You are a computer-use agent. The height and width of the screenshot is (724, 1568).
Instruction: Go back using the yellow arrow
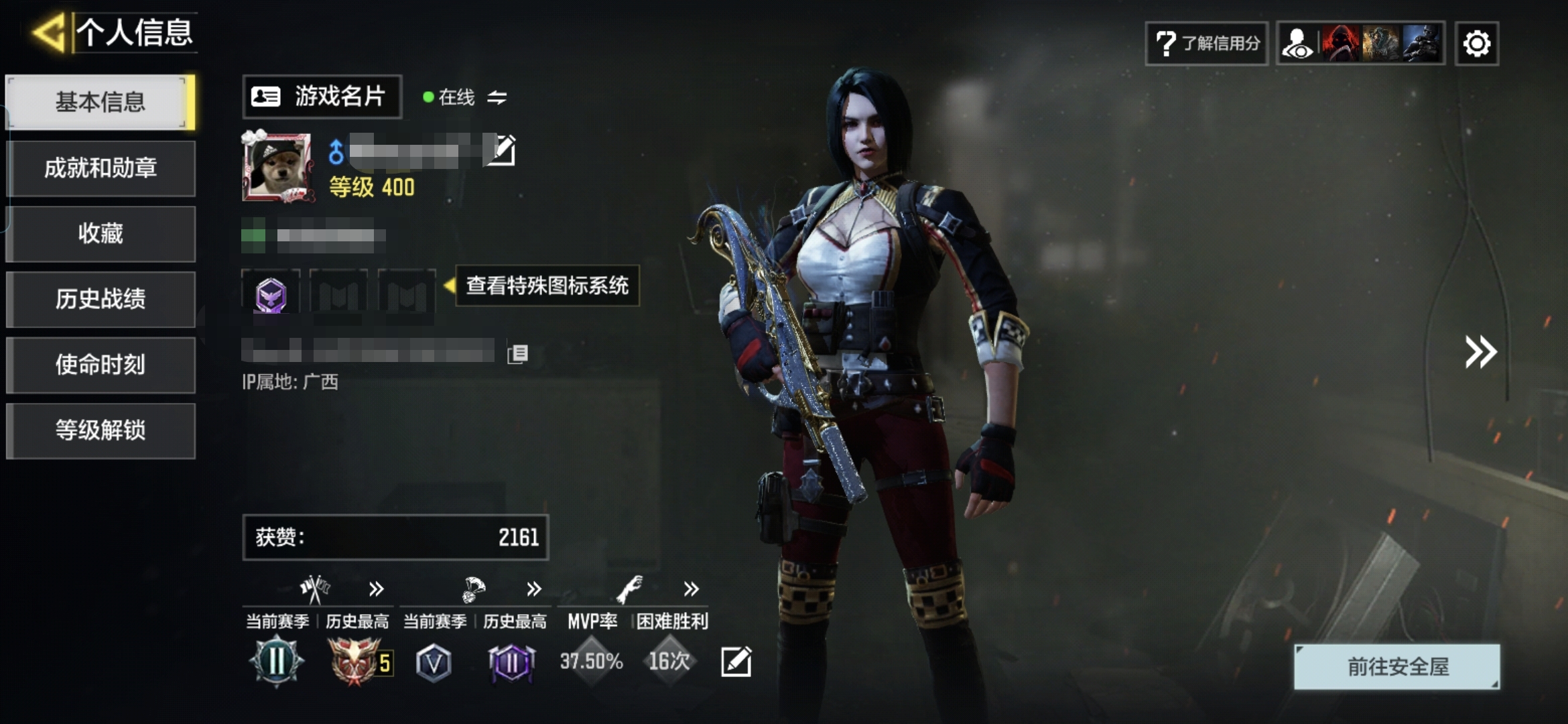click(49, 32)
